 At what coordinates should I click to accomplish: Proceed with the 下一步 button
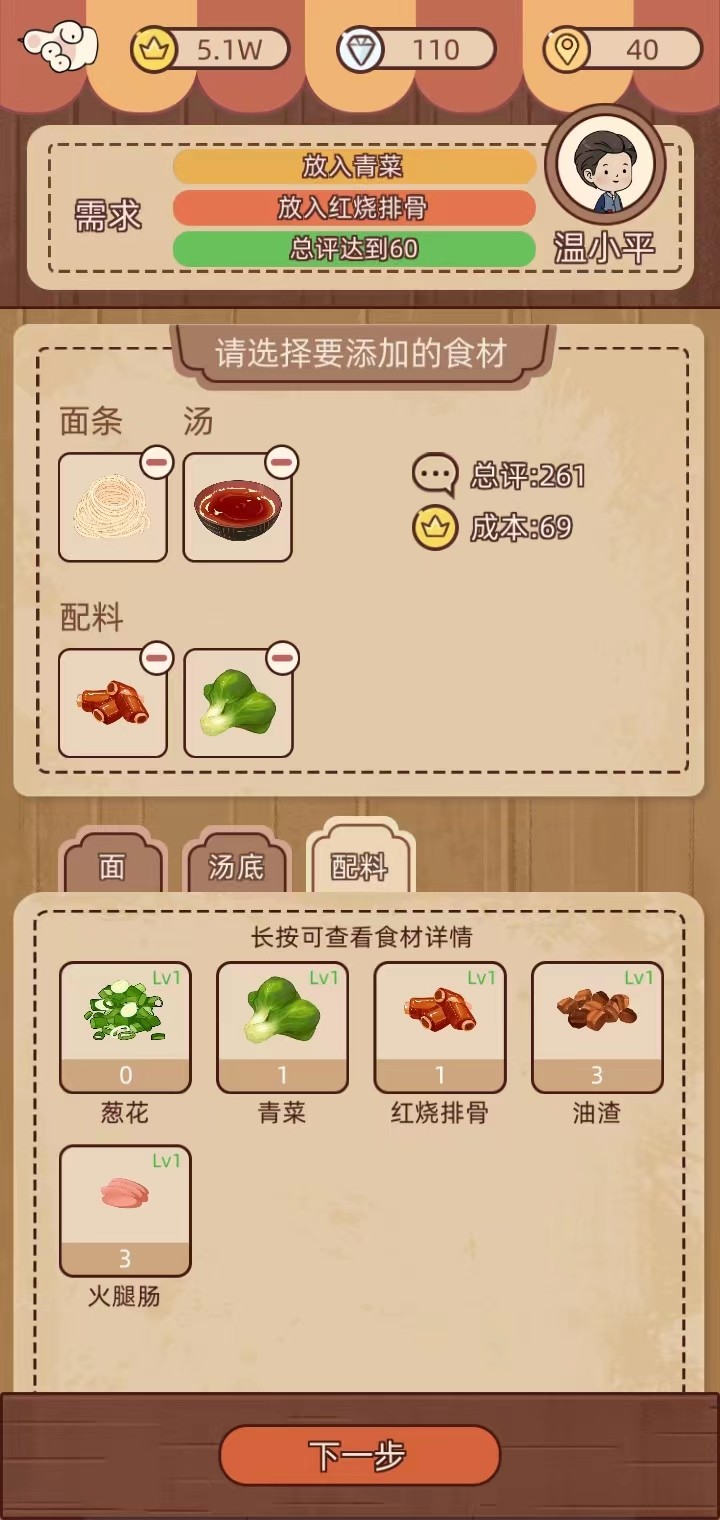359,1455
